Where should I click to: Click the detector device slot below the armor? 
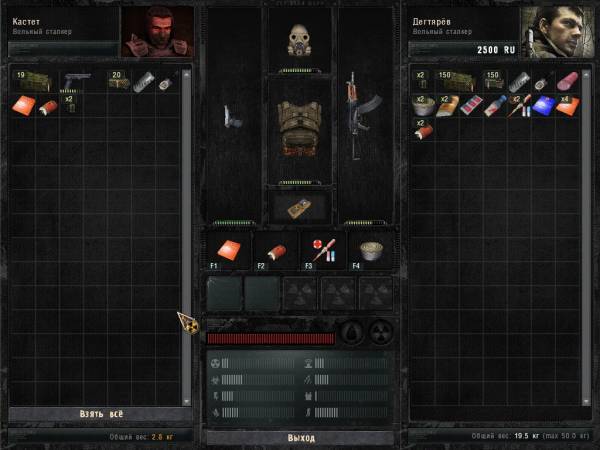point(300,207)
